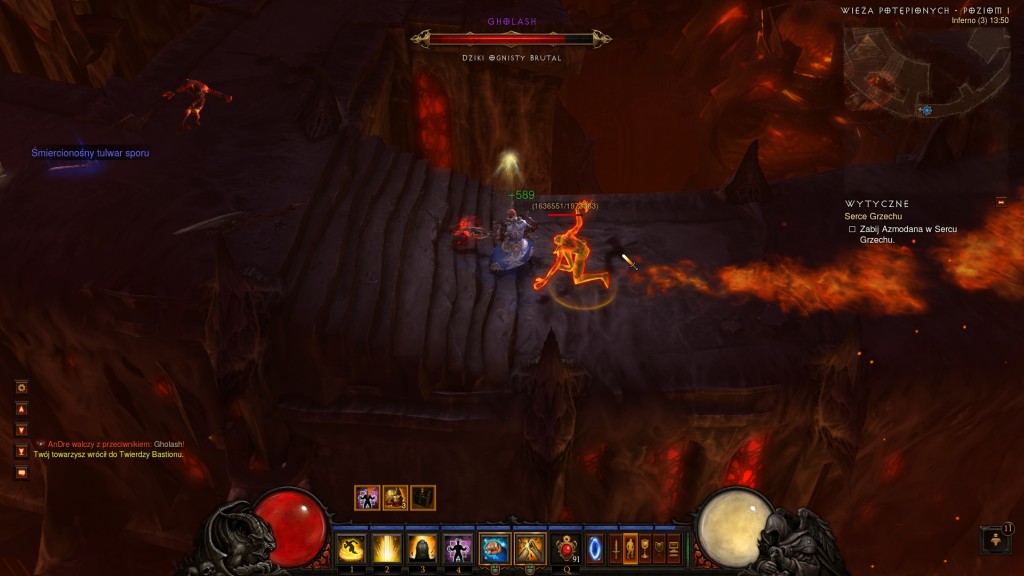Open the chat speech bubble button
Image resolution: width=1024 pixels, height=576 pixels.
click(21, 472)
